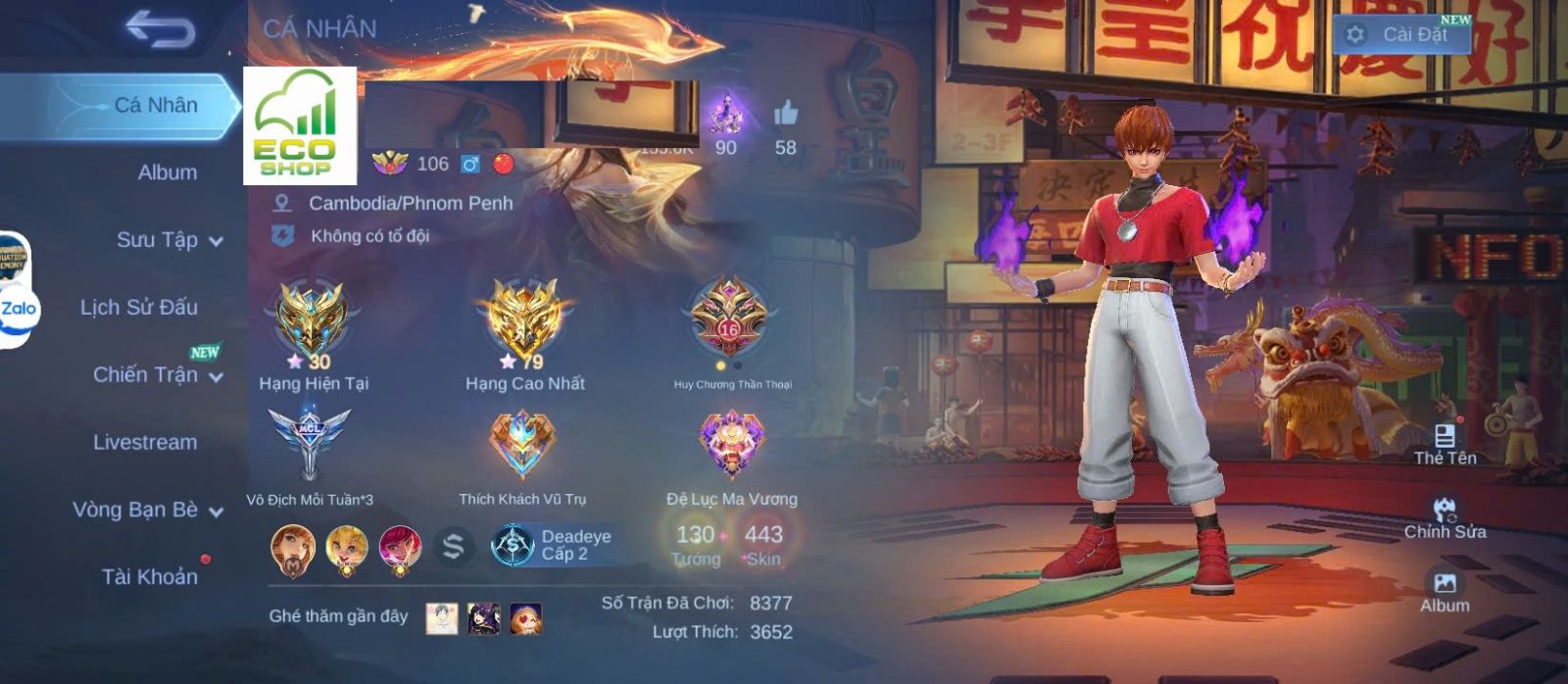Open the Thẻ Tên name card button
The width and height of the screenshot is (1568, 684).
[1445, 443]
